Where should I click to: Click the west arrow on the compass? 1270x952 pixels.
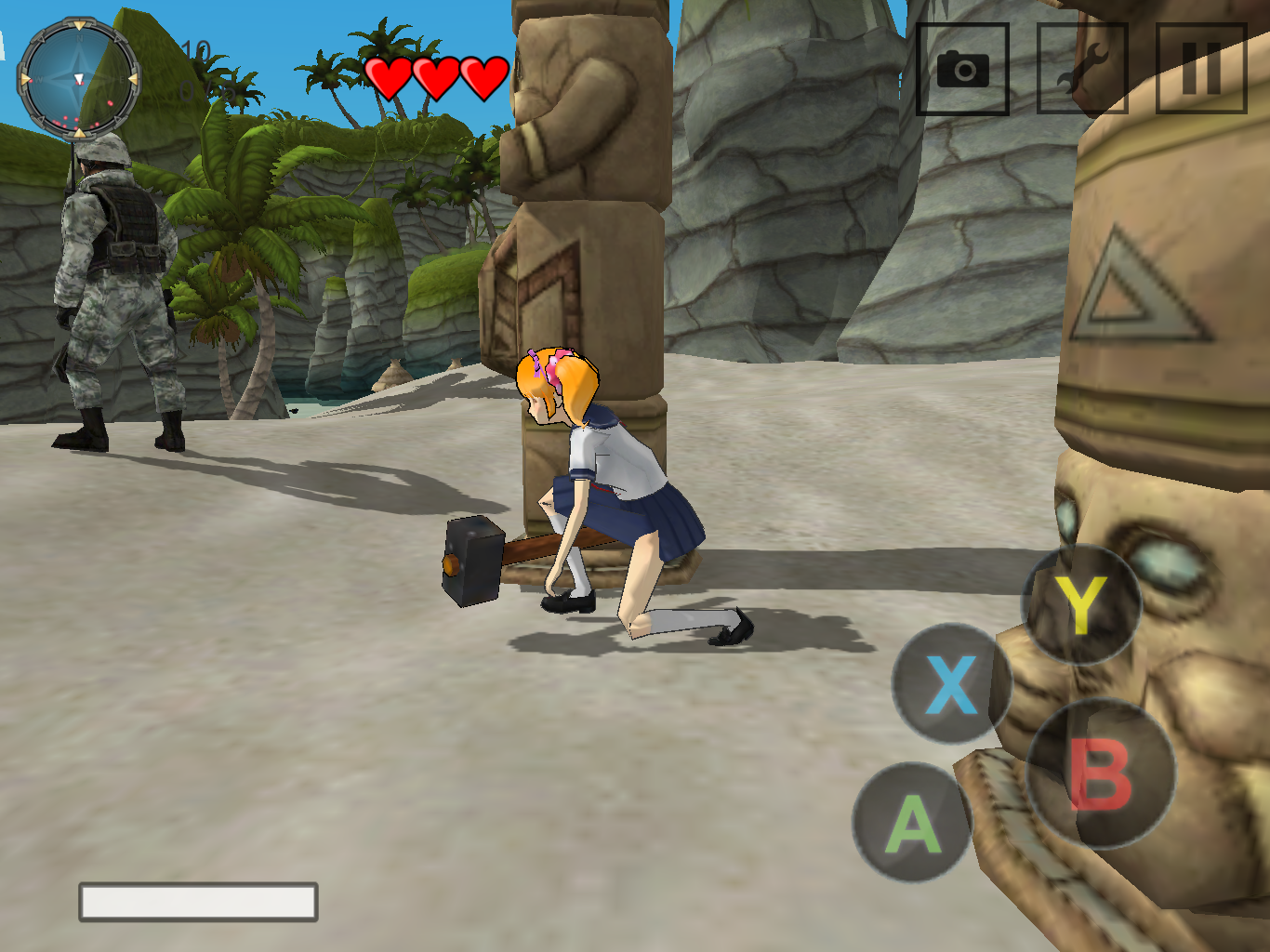pyautogui.click(x=25, y=79)
